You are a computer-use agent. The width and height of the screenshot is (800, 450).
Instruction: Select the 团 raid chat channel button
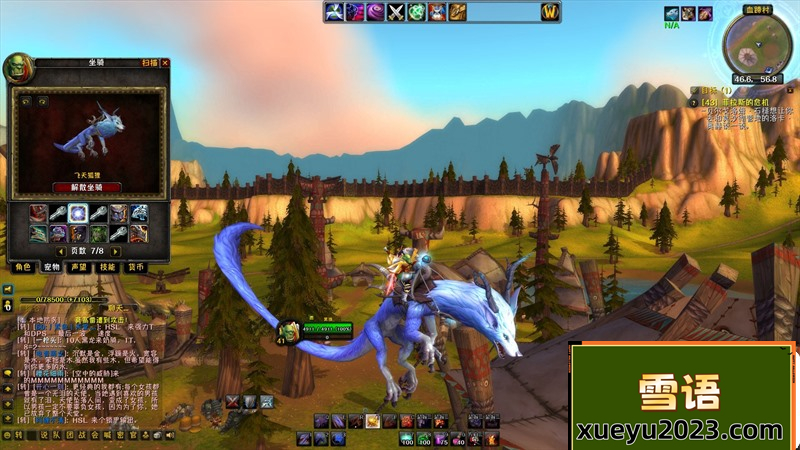[70, 436]
